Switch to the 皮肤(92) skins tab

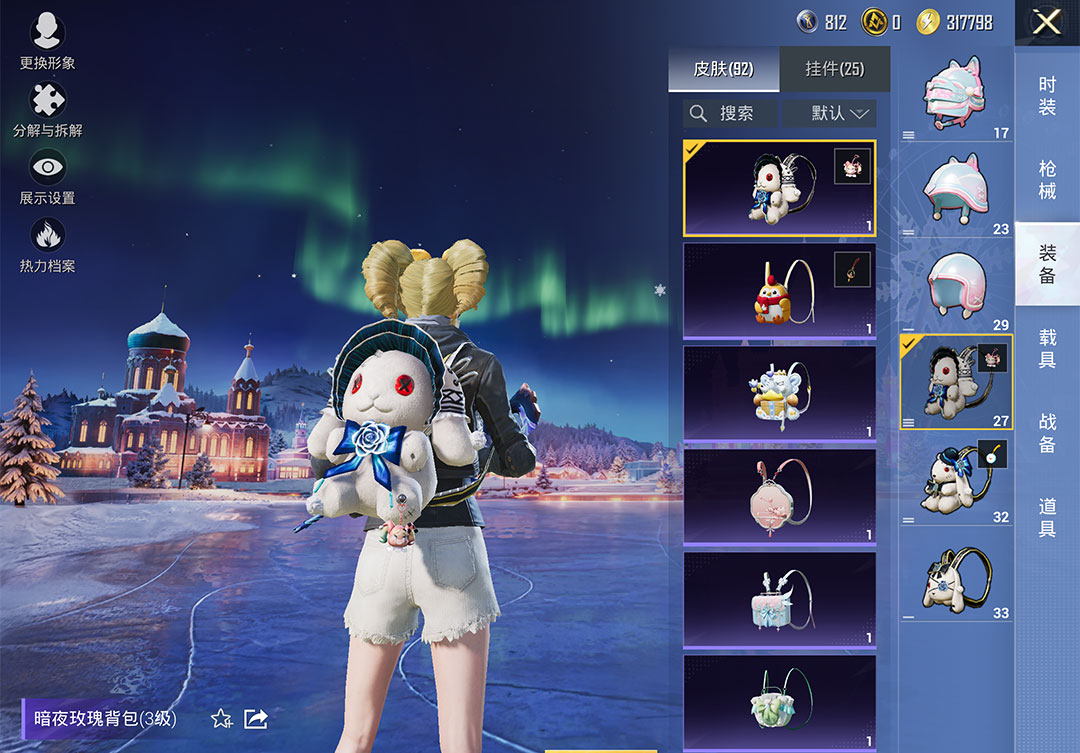[x=723, y=69]
